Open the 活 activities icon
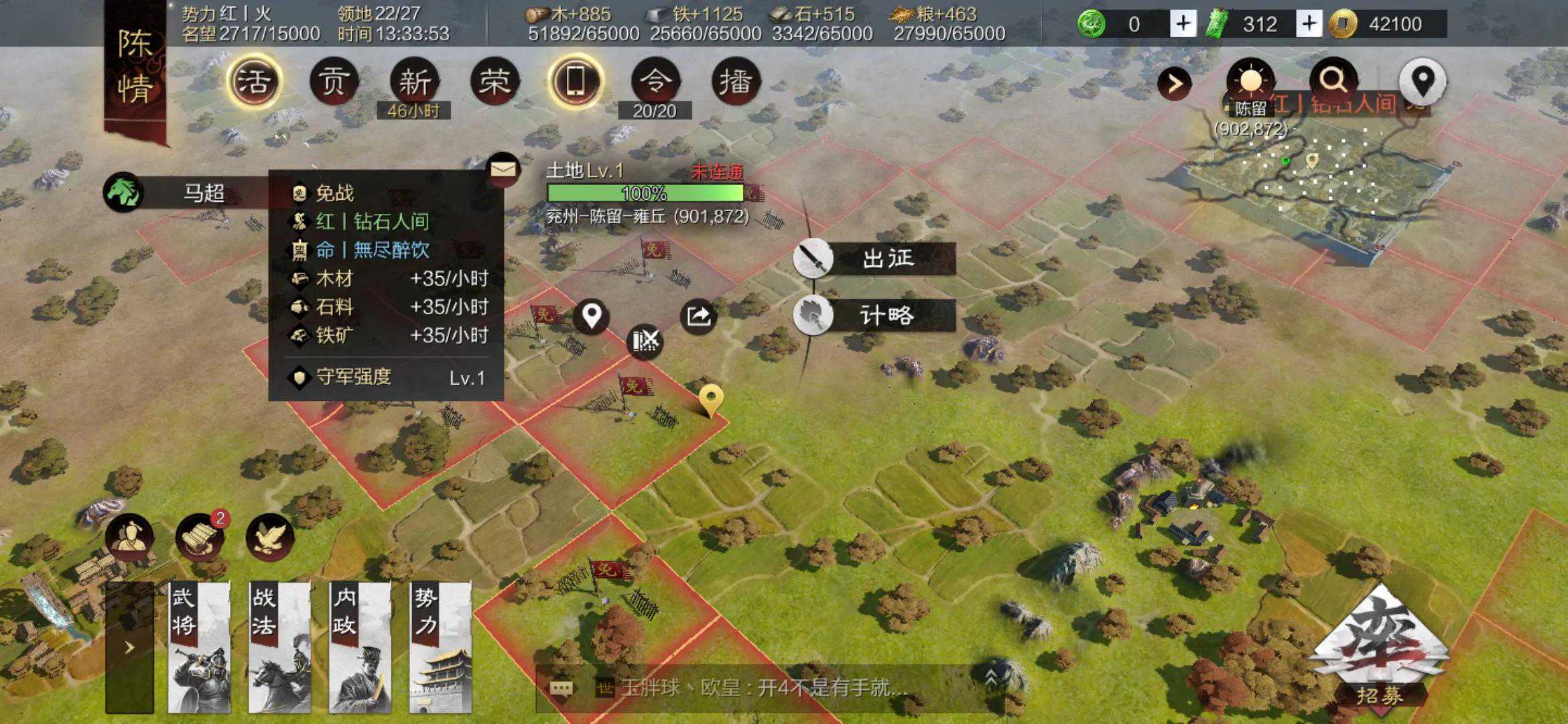1568x724 pixels. [x=253, y=82]
